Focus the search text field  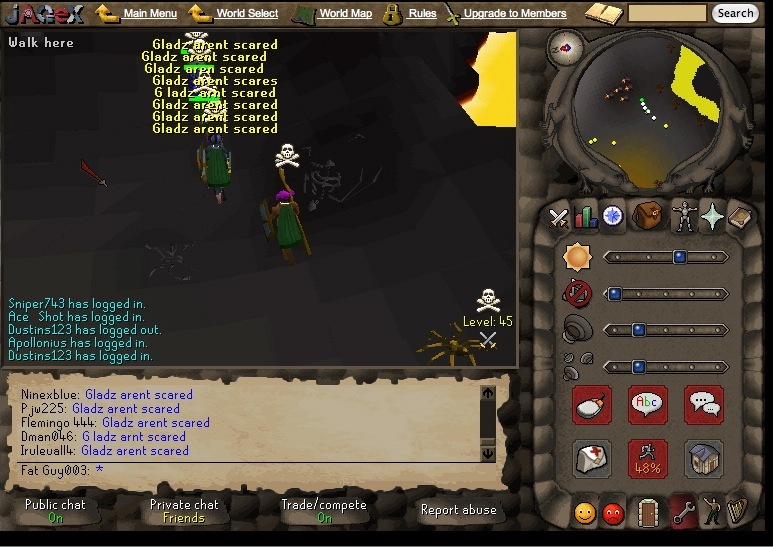[667, 14]
